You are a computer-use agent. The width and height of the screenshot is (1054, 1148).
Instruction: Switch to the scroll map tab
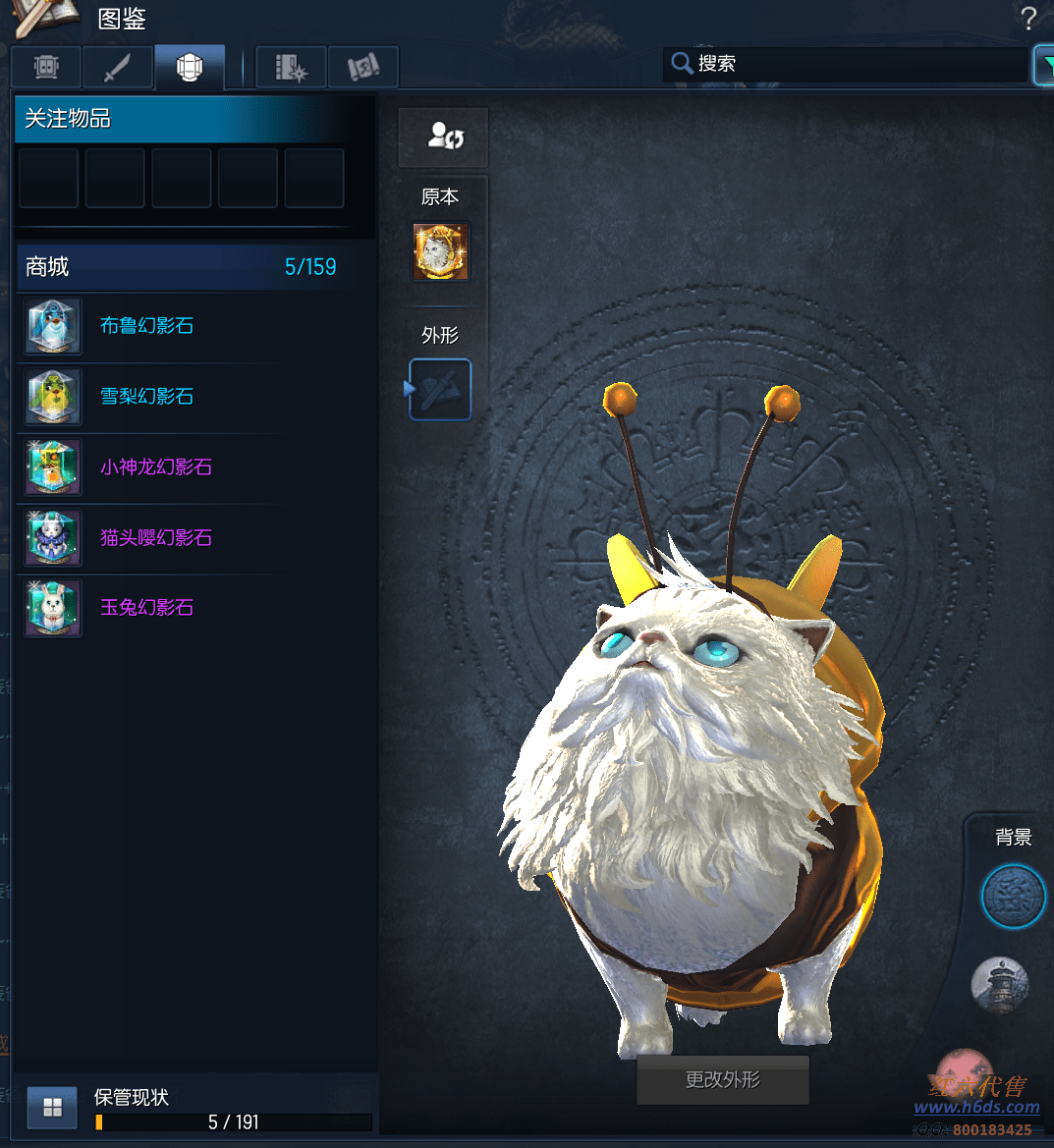(x=362, y=67)
